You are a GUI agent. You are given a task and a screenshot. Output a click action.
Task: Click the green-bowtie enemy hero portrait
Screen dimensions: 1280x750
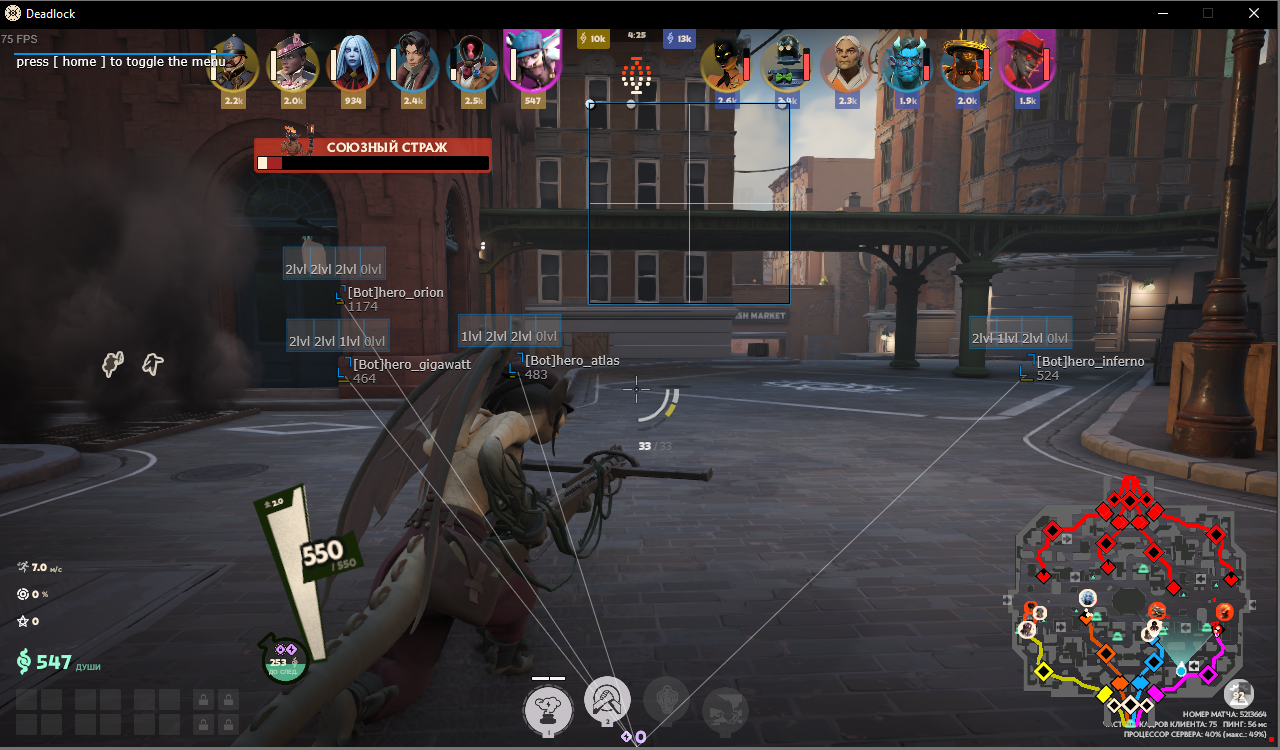point(787,65)
